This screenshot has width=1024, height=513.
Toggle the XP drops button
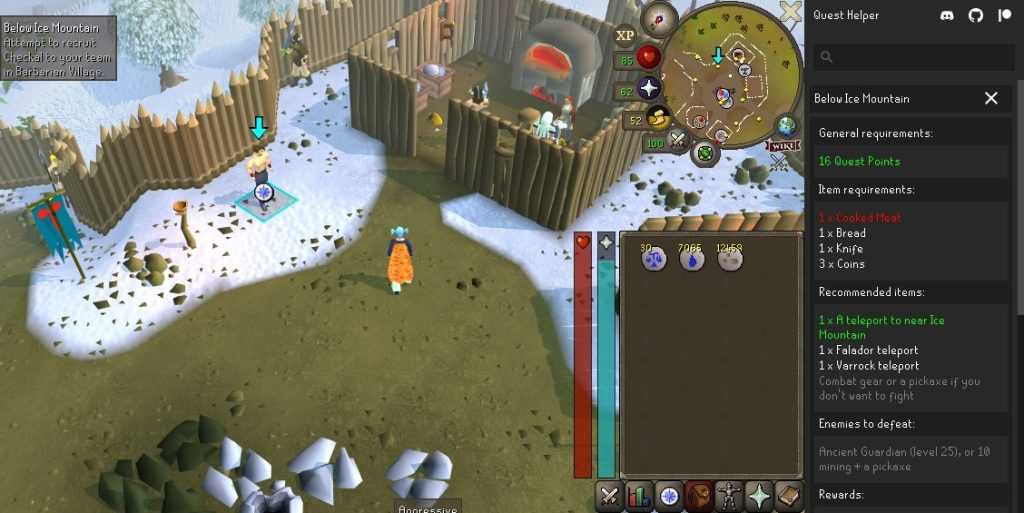pyautogui.click(x=625, y=35)
